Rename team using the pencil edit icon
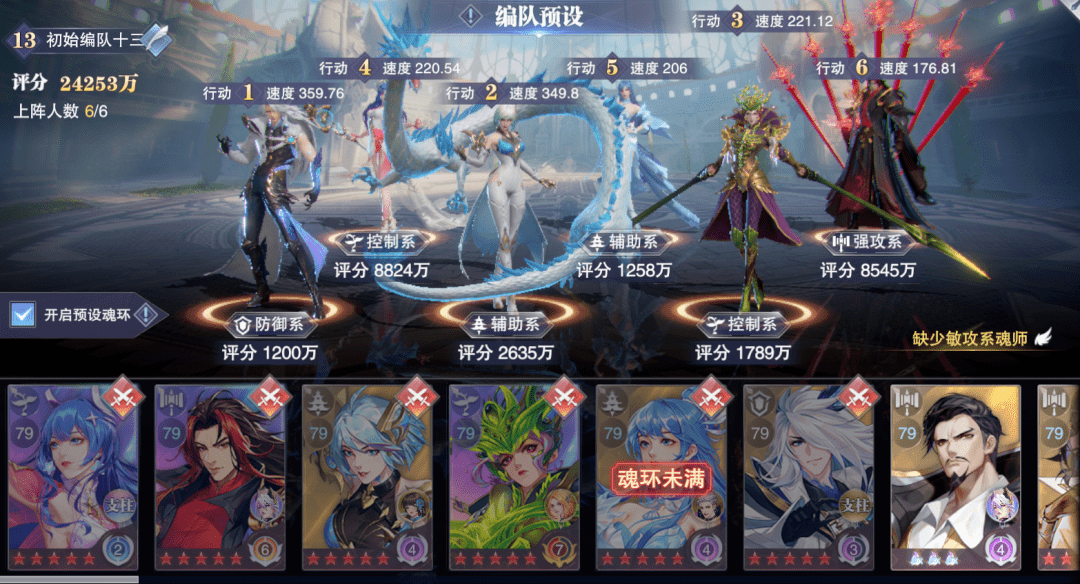 (x=156, y=40)
